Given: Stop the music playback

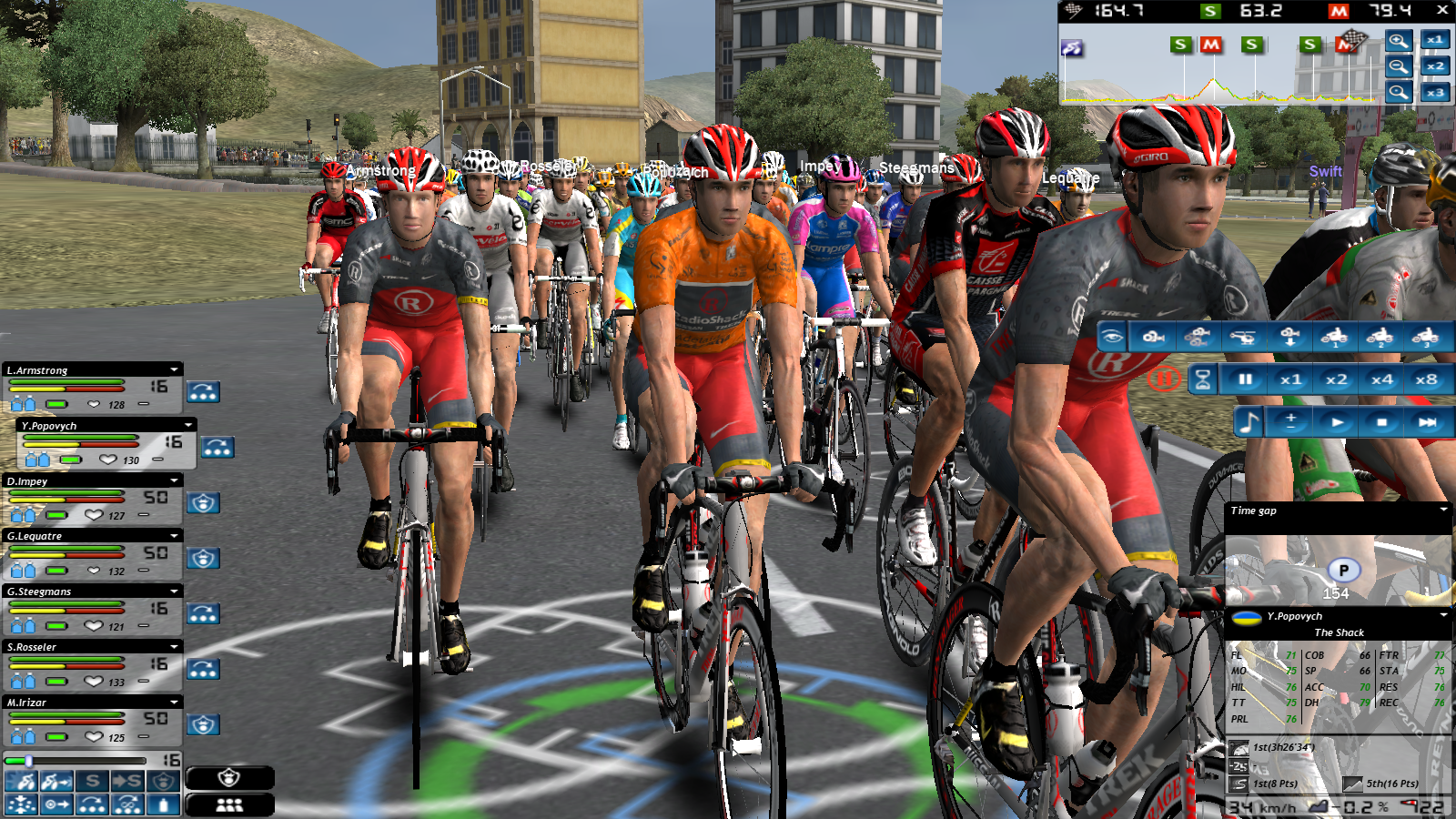Looking at the screenshot, I should [1381, 422].
